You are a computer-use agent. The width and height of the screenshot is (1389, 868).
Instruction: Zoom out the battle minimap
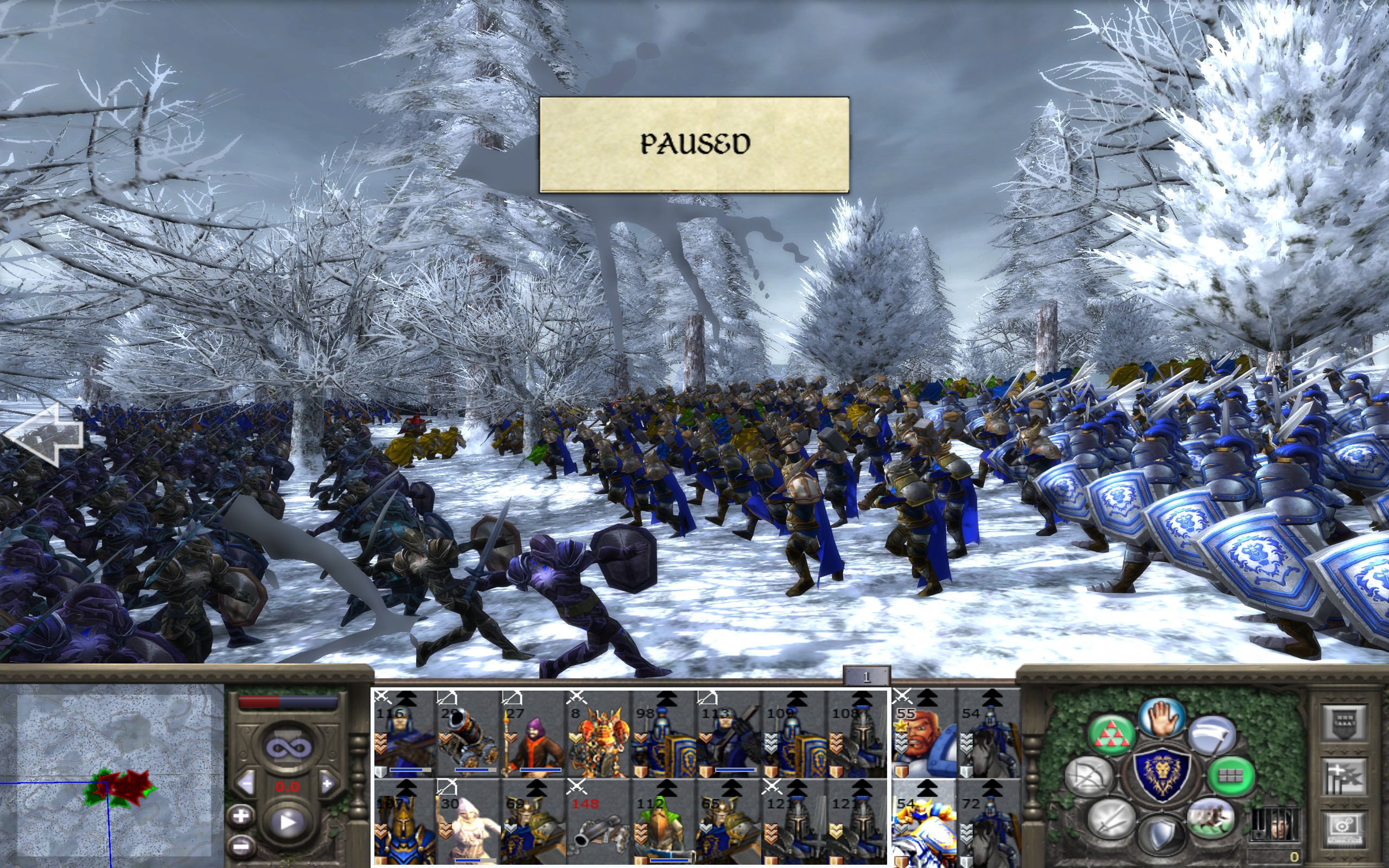coord(241,846)
